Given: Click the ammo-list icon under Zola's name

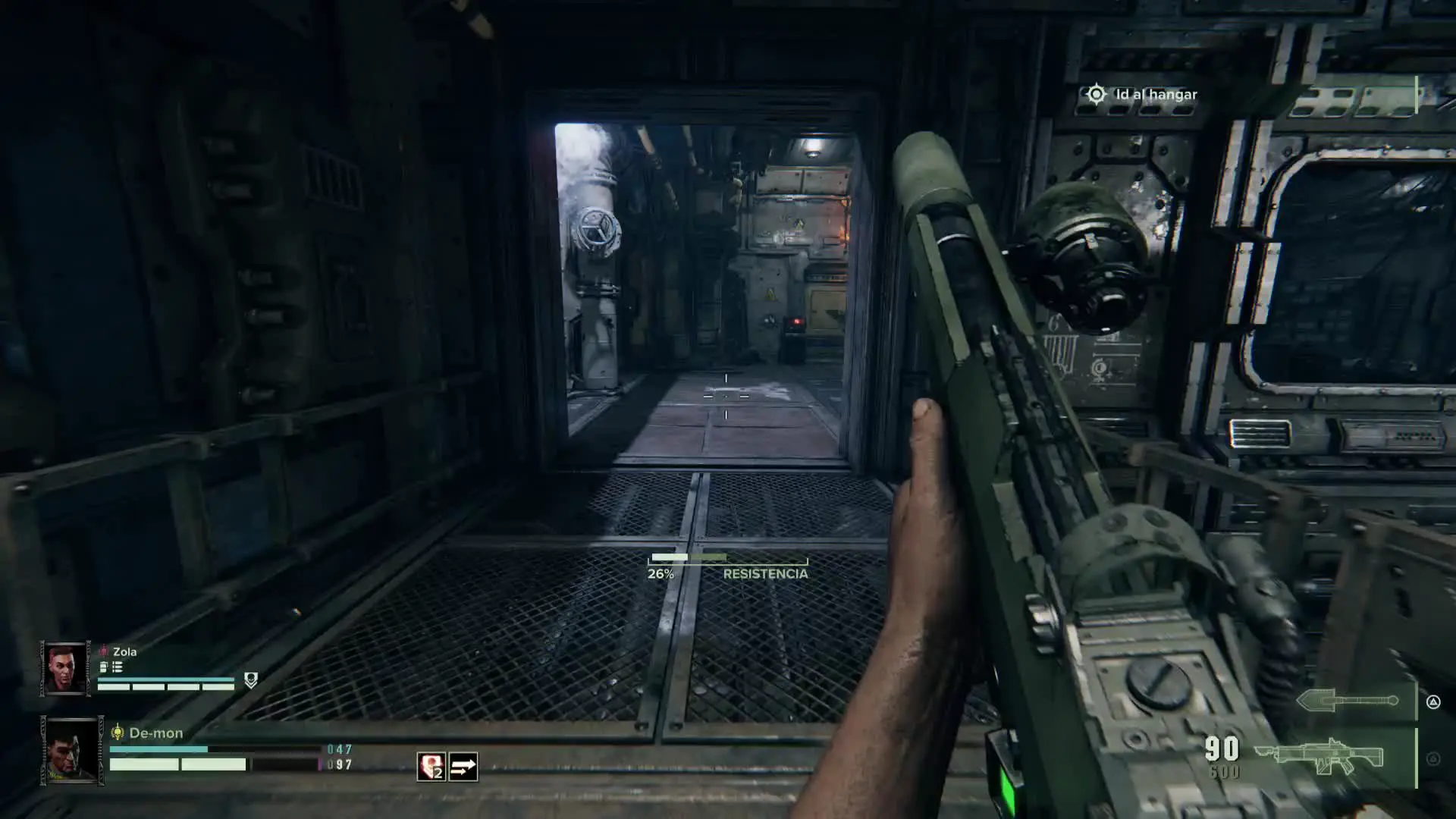Looking at the screenshot, I should pos(118,667).
